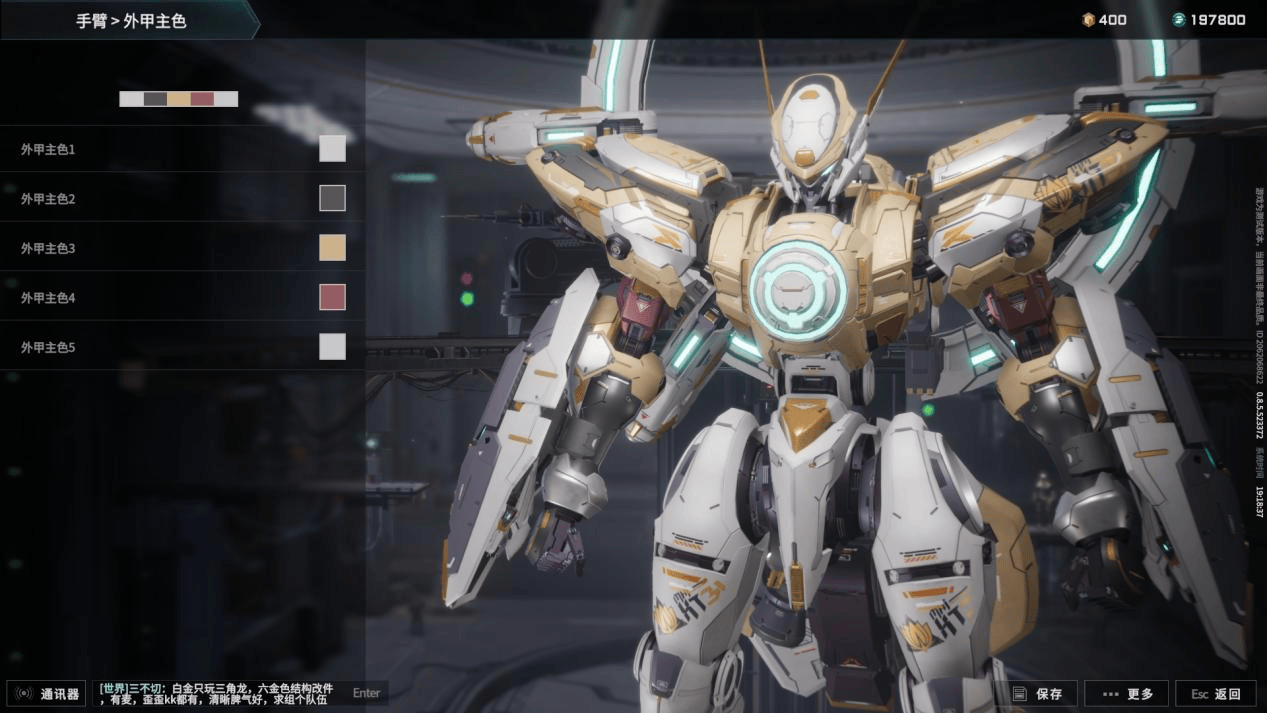Image resolution: width=1267 pixels, height=713 pixels.
Task: Open the teal currency 197800
Action: (x=1209, y=20)
